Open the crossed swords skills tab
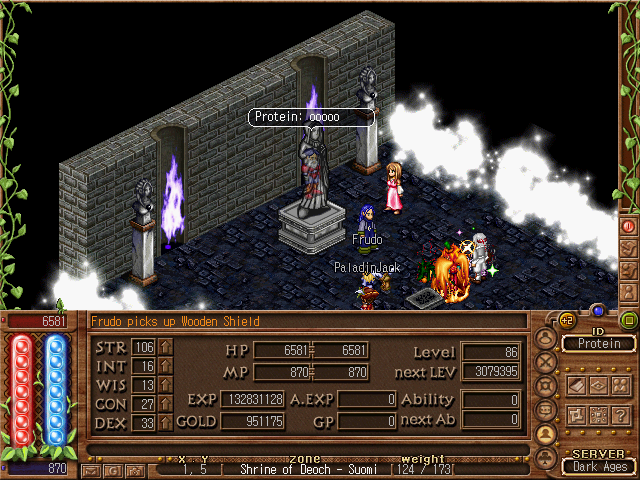The height and width of the screenshot is (480, 640). click(545, 362)
